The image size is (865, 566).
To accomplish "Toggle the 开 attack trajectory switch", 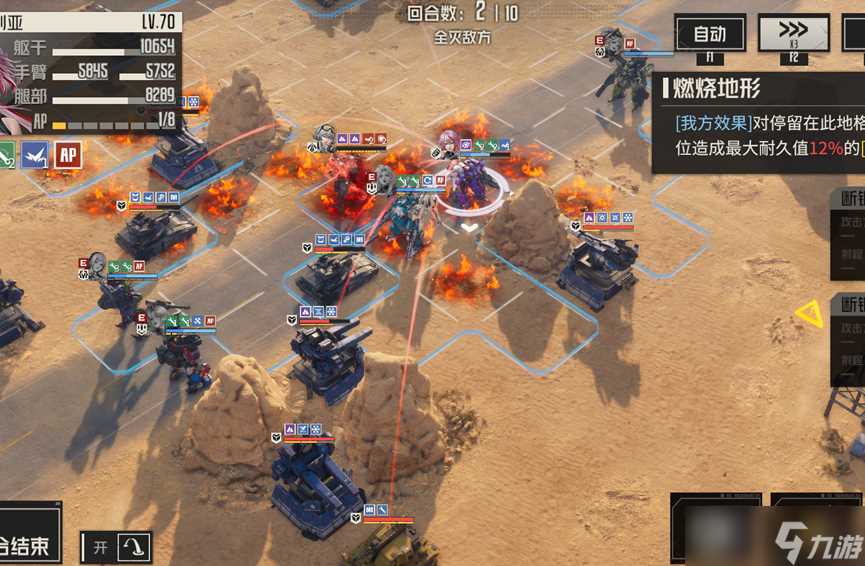I will pyautogui.click(x=117, y=547).
